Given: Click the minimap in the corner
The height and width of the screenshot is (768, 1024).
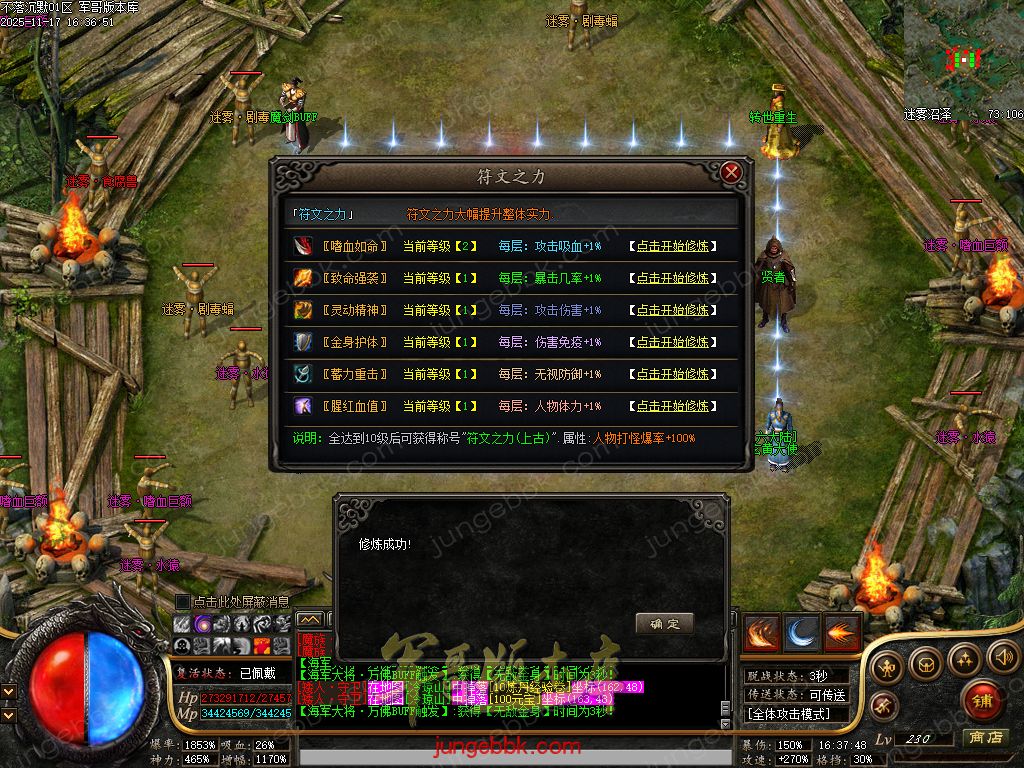Looking at the screenshot, I should 963,60.
